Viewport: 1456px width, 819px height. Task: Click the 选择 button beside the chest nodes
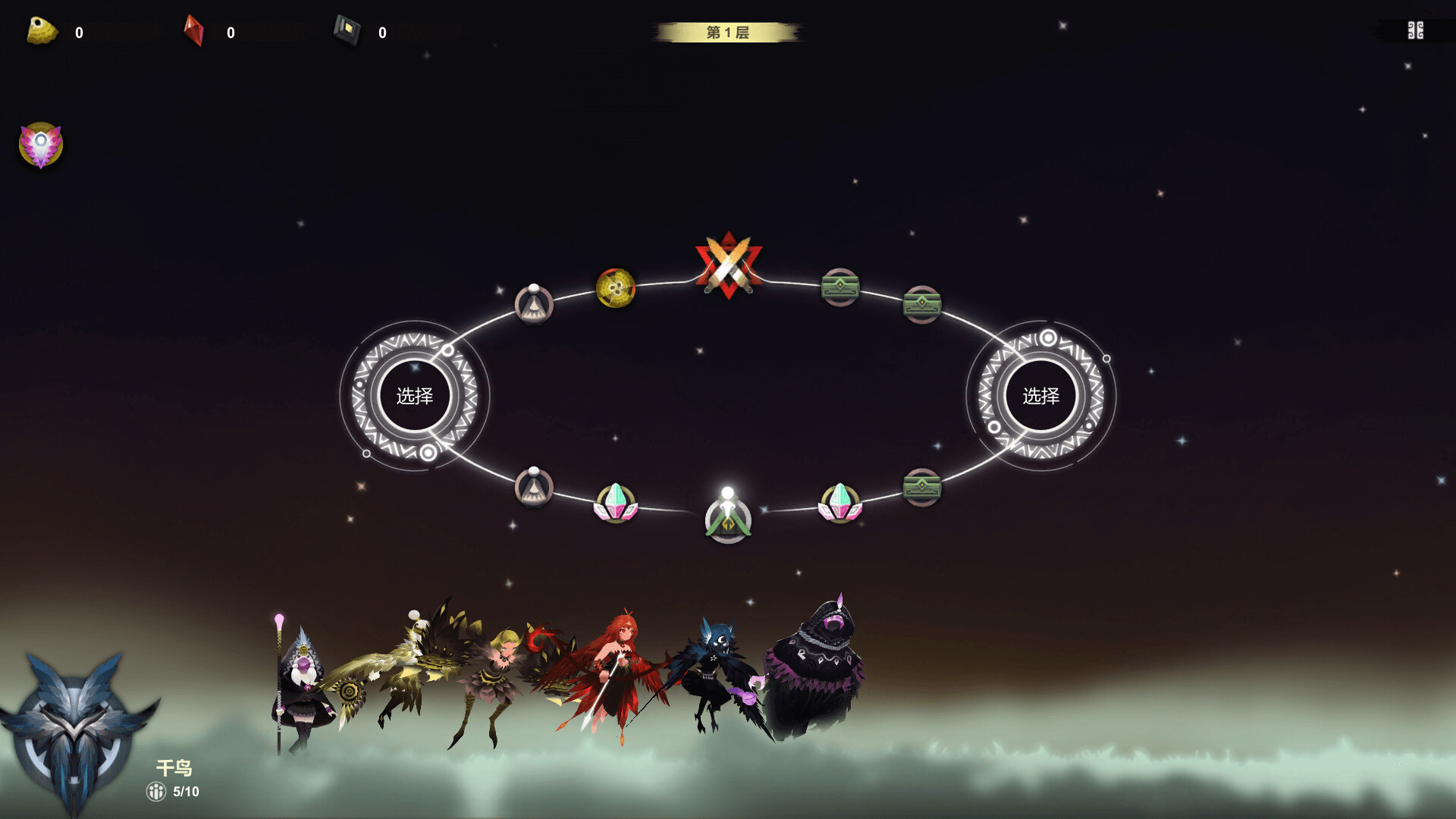[x=1040, y=396]
